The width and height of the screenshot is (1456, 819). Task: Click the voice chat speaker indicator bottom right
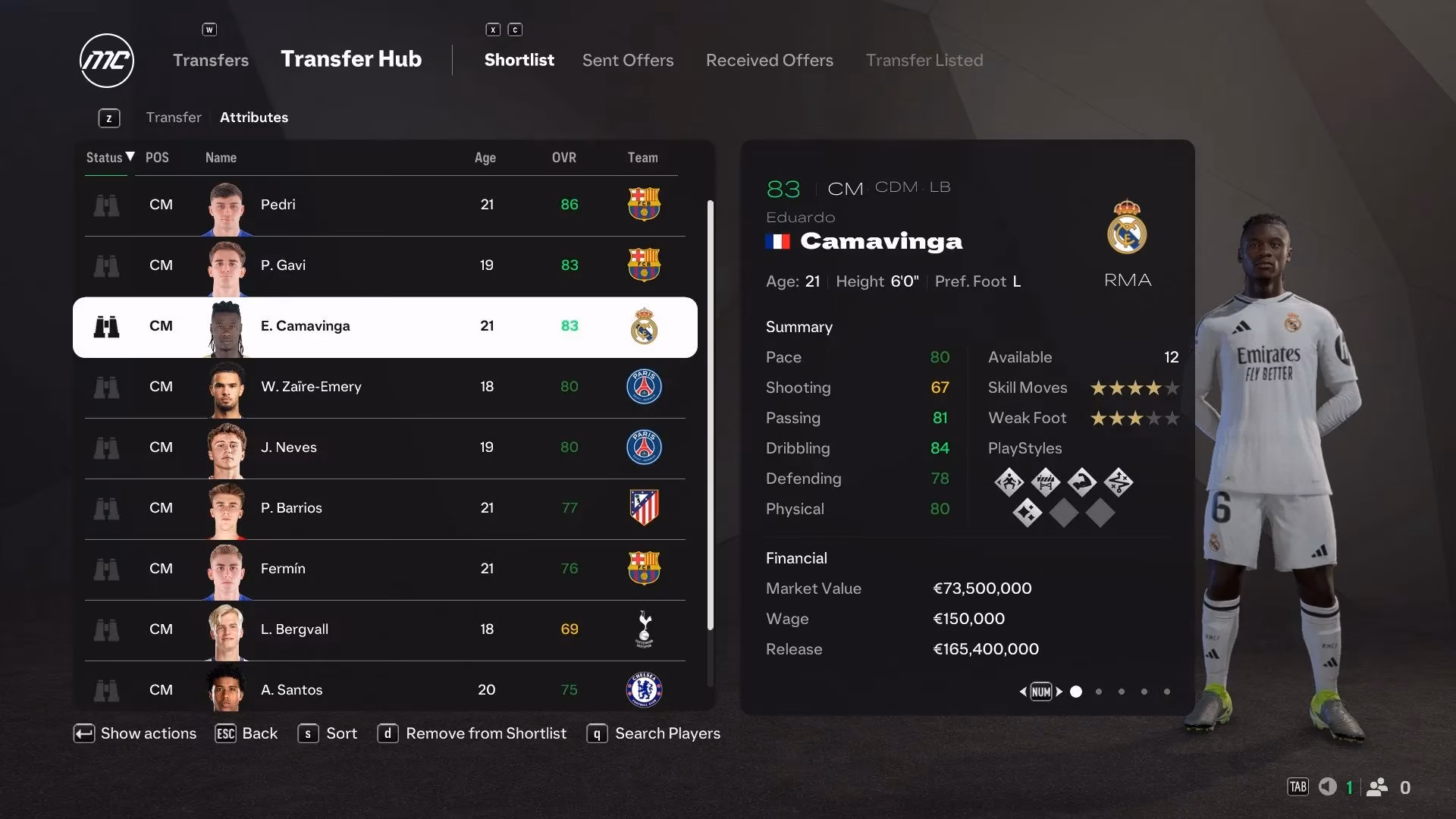[x=1328, y=787]
